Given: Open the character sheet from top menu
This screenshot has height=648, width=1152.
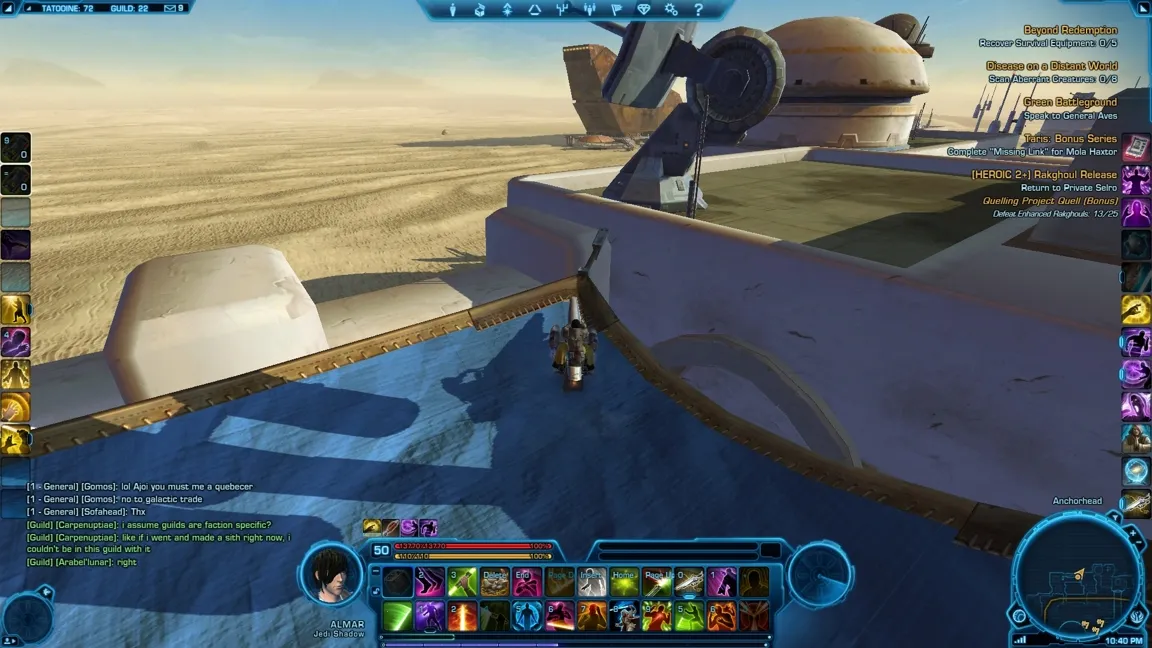Looking at the screenshot, I should tap(453, 10).
